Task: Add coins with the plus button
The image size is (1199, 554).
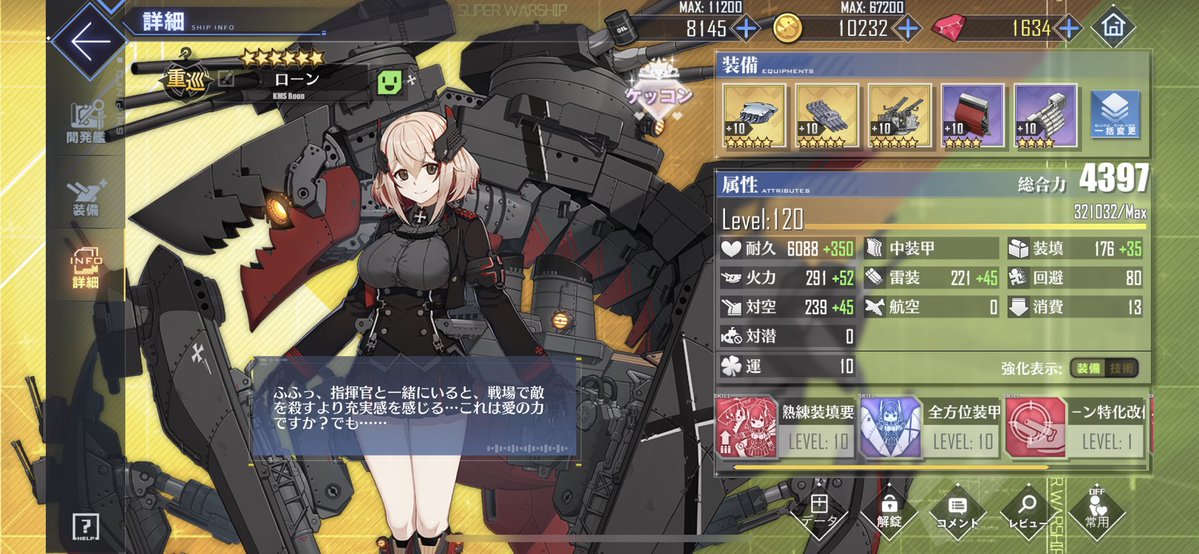Action: 908,28
